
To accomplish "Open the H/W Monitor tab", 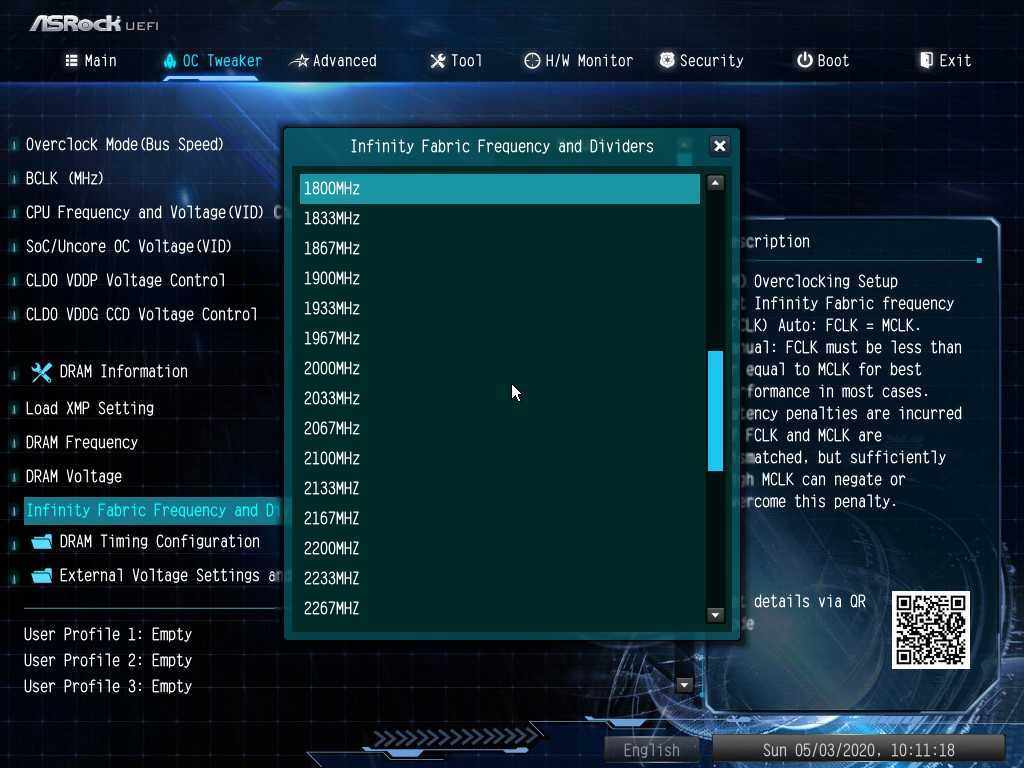I will [579, 61].
